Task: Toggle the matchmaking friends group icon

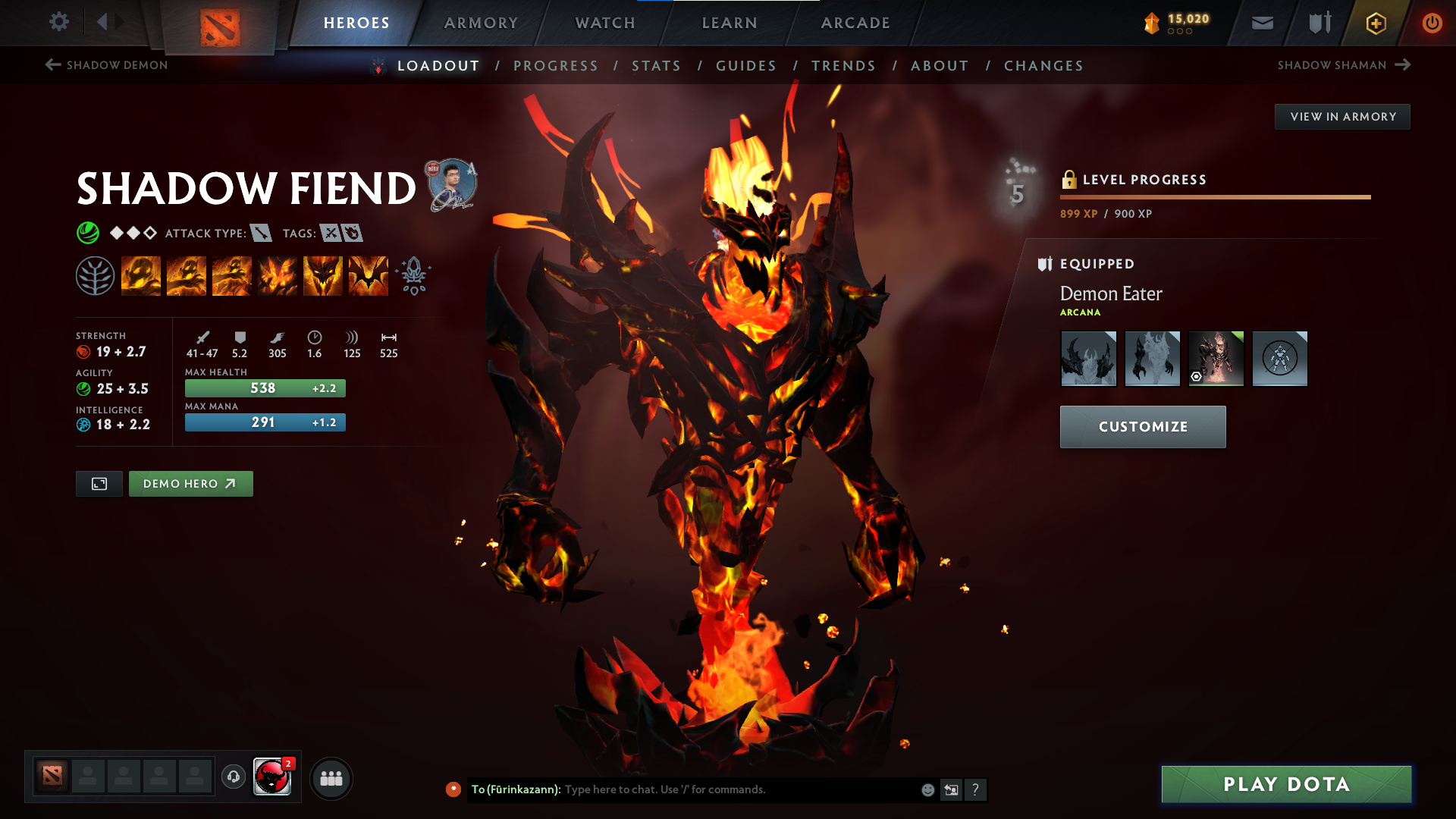Action: click(331, 777)
